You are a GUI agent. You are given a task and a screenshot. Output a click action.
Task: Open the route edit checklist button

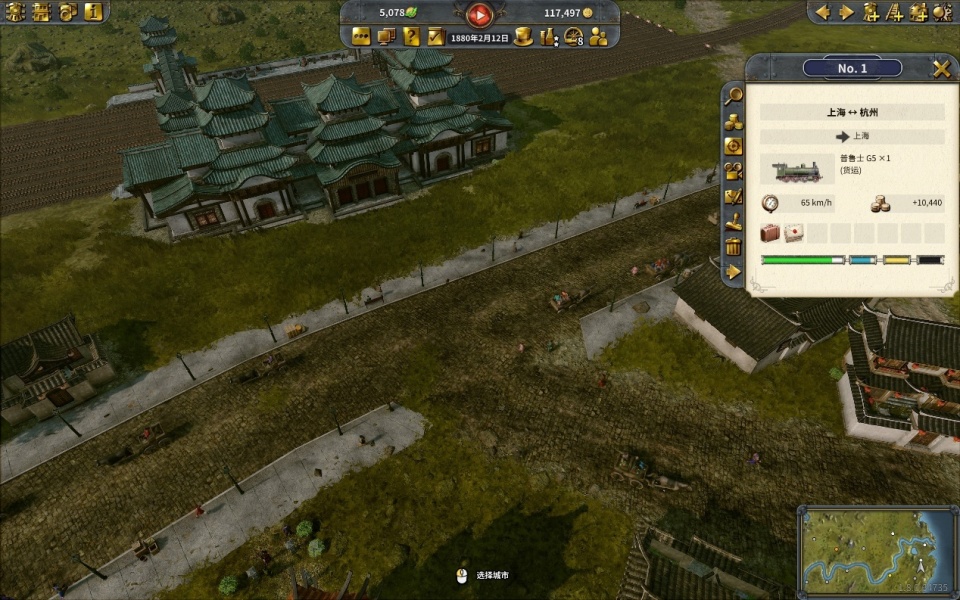733,196
